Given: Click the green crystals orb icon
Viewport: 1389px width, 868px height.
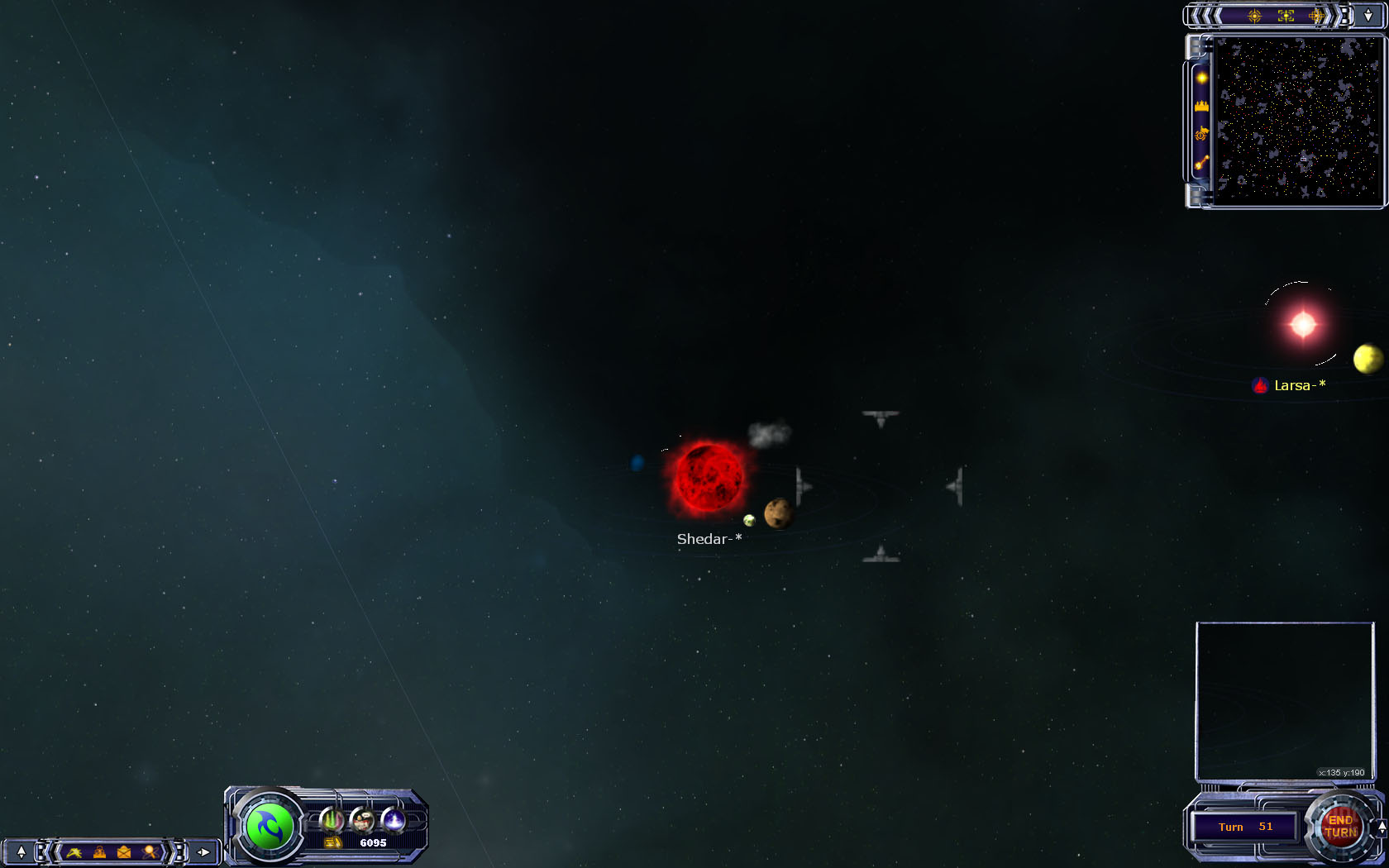Looking at the screenshot, I should point(332,820).
